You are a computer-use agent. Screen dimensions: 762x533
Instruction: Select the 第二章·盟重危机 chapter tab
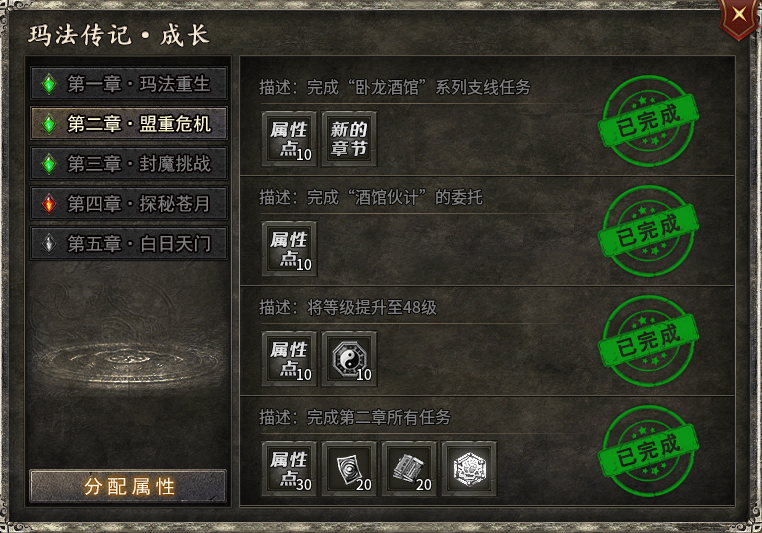128,123
